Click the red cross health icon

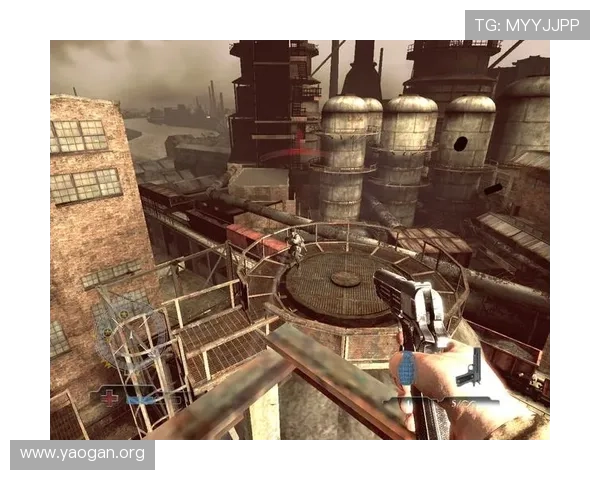click(x=110, y=397)
